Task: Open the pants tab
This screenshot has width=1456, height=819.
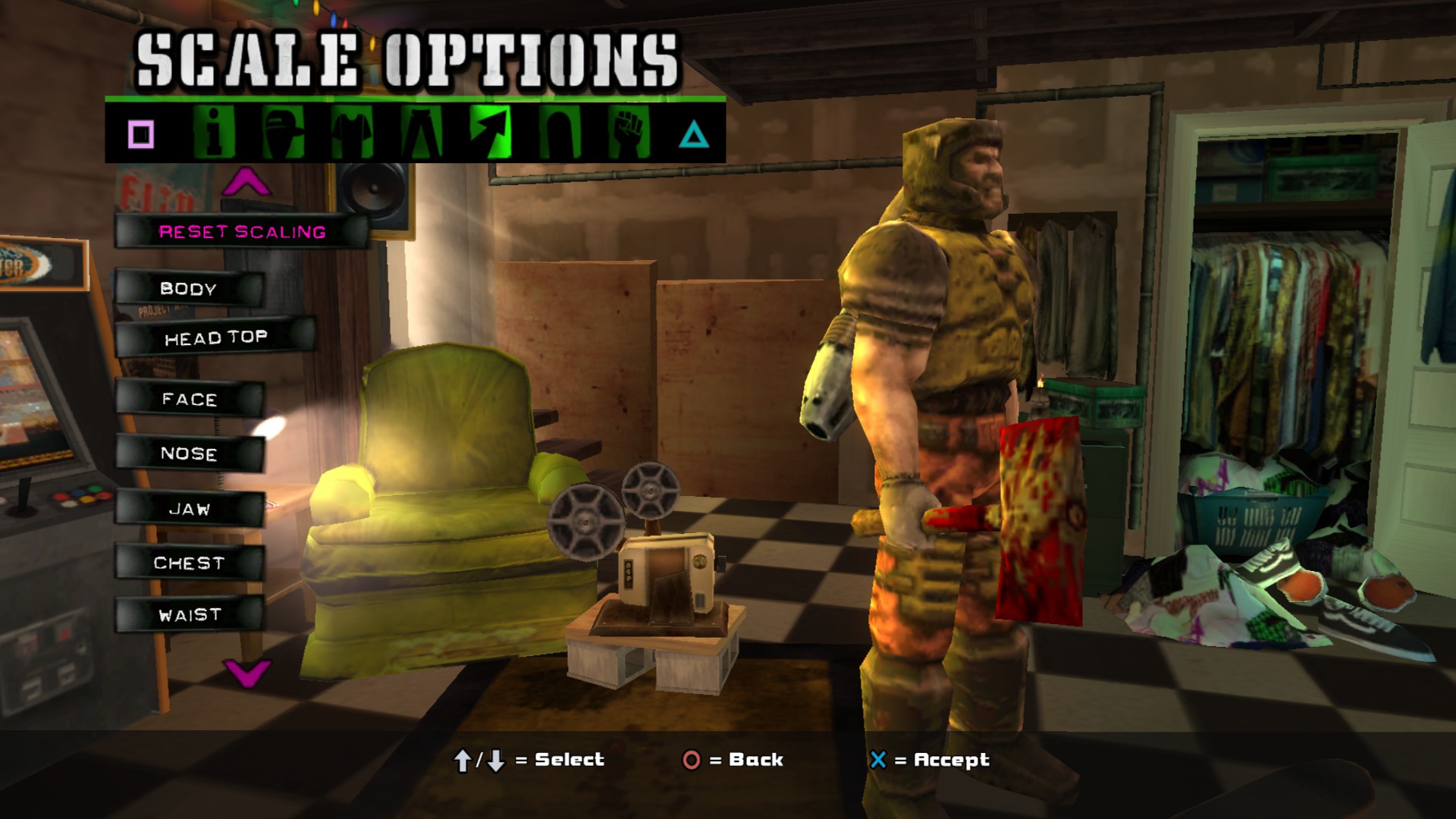Action: [x=421, y=133]
